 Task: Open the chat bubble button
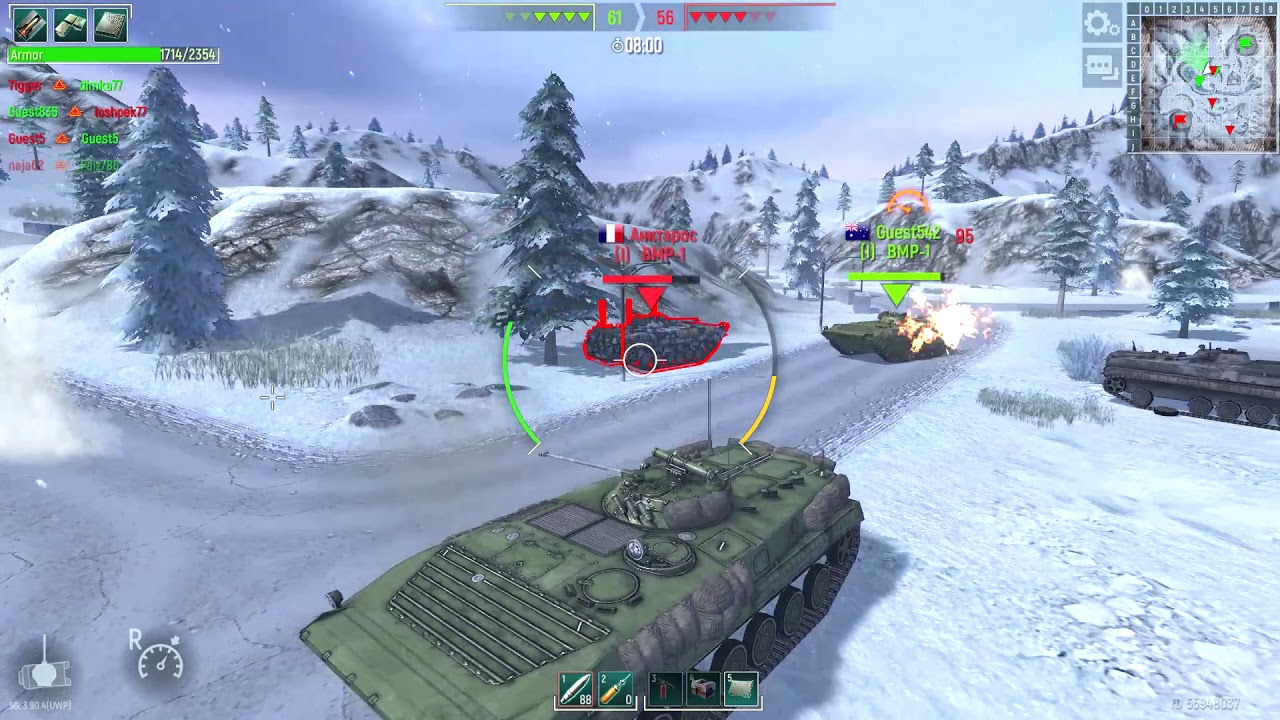[x=1101, y=67]
